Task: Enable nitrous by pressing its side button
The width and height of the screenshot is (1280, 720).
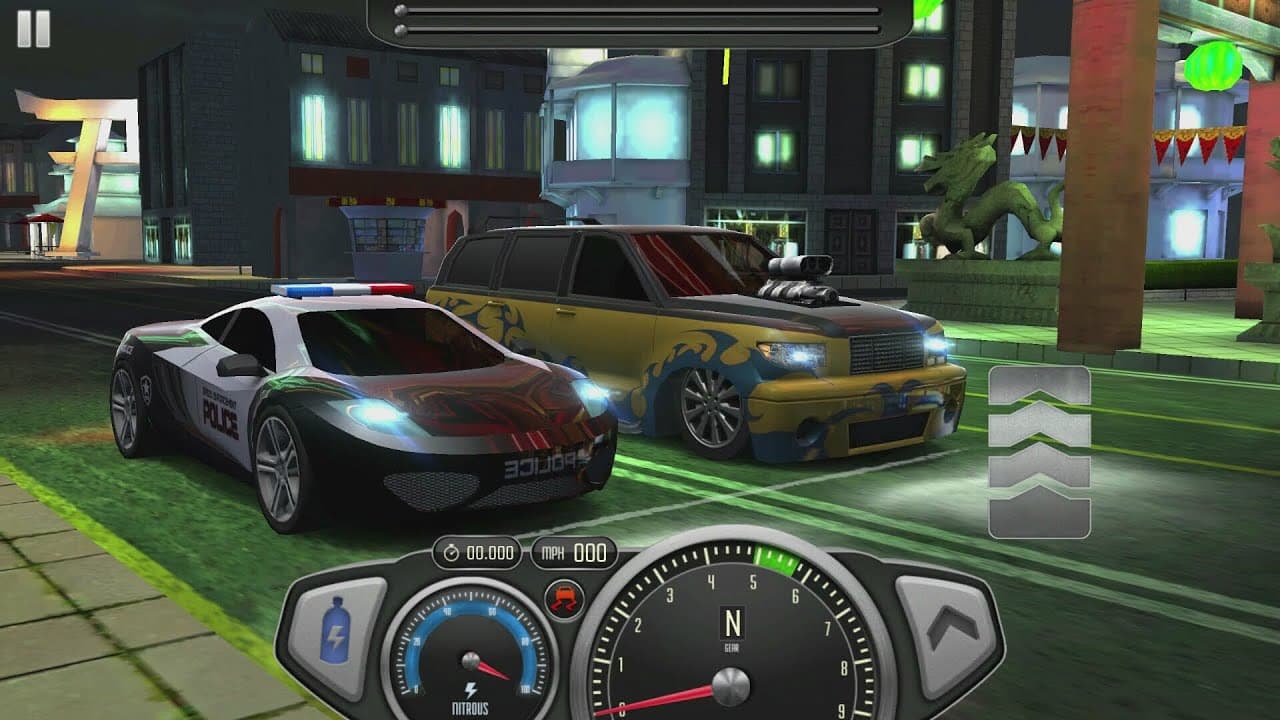Action: coord(336,633)
